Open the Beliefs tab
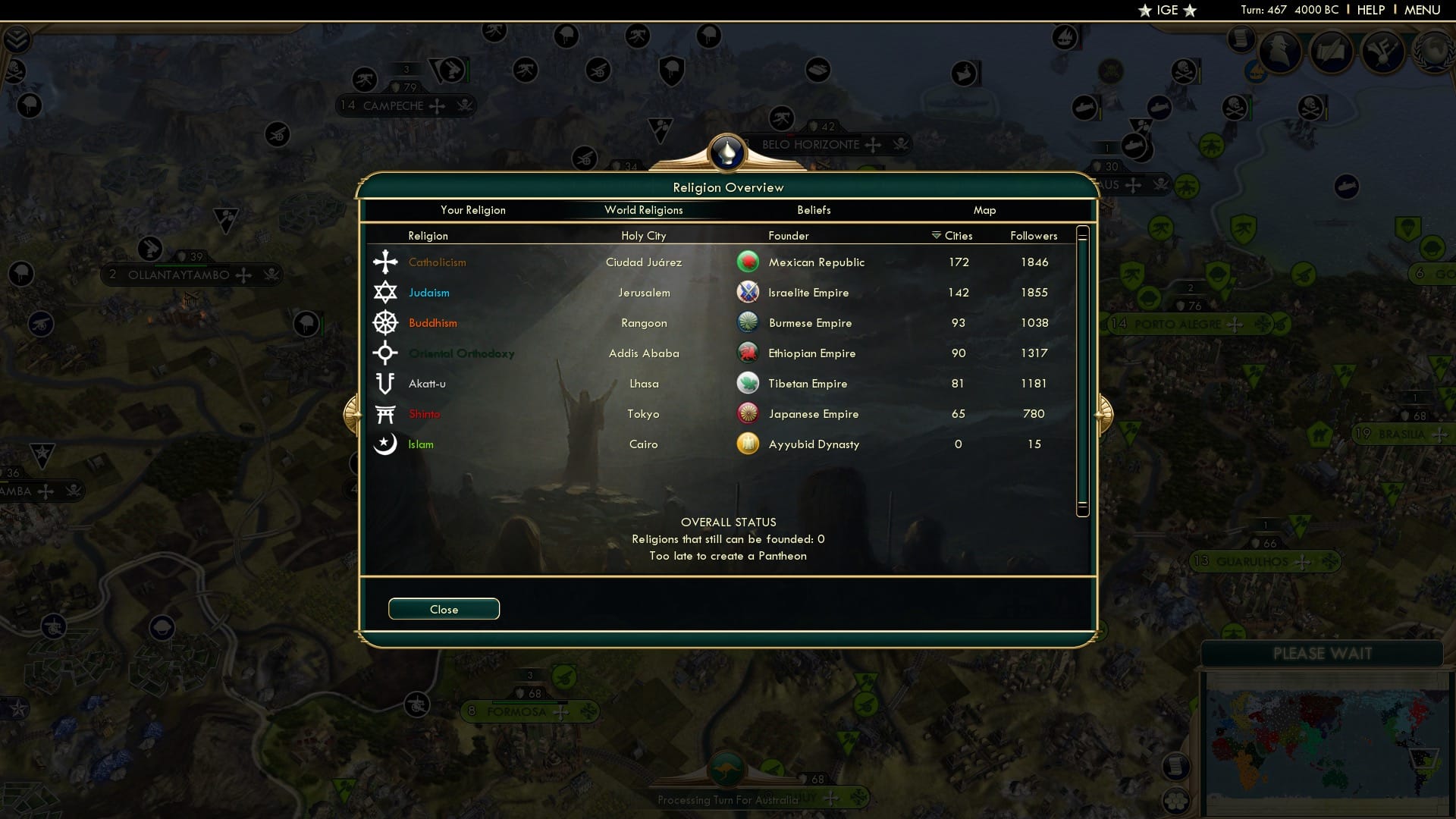 [814, 210]
